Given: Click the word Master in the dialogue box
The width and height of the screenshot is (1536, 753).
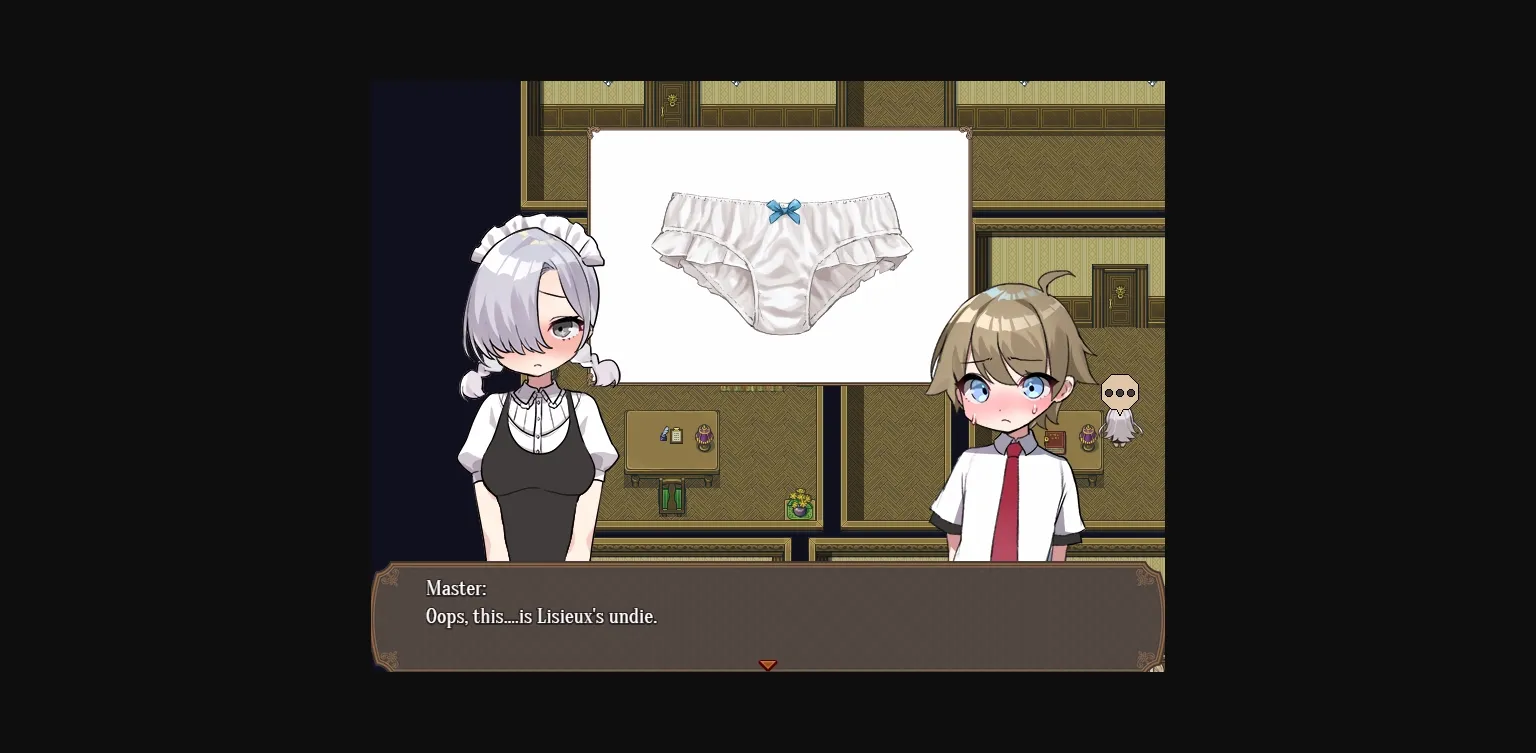Looking at the screenshot, I should 456,589.
